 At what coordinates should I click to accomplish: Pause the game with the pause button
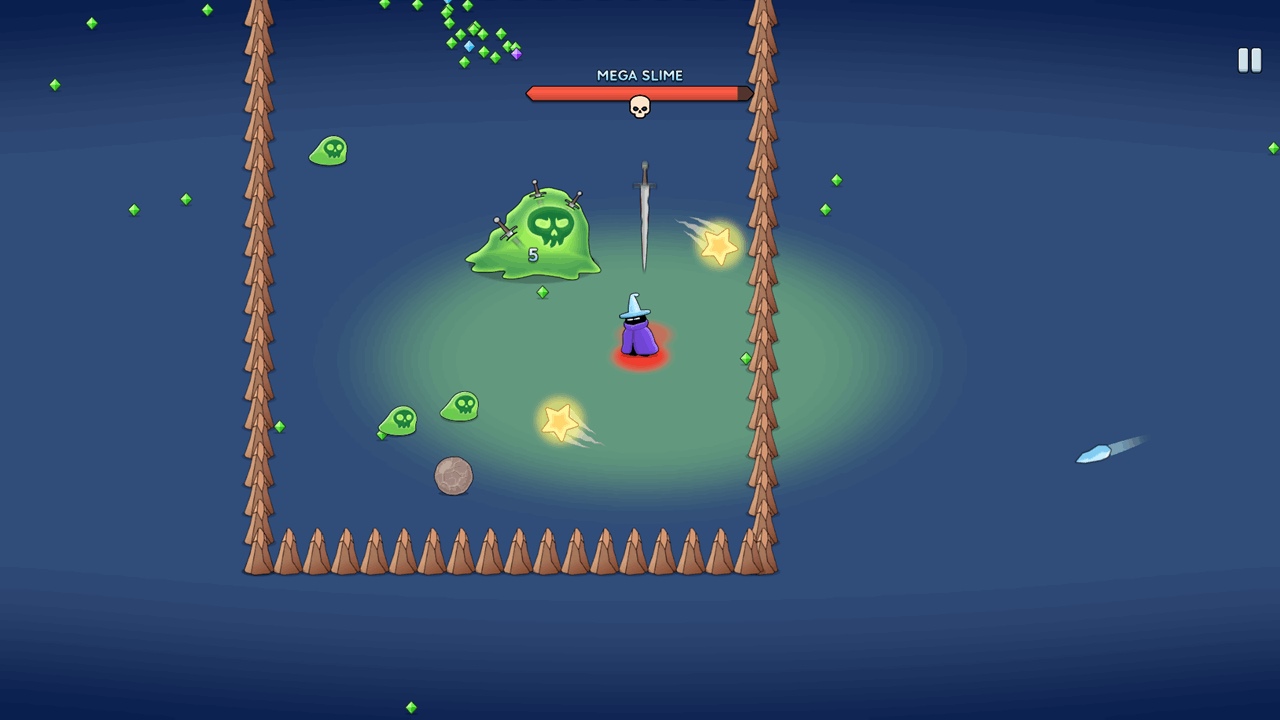pos(1249,60)
